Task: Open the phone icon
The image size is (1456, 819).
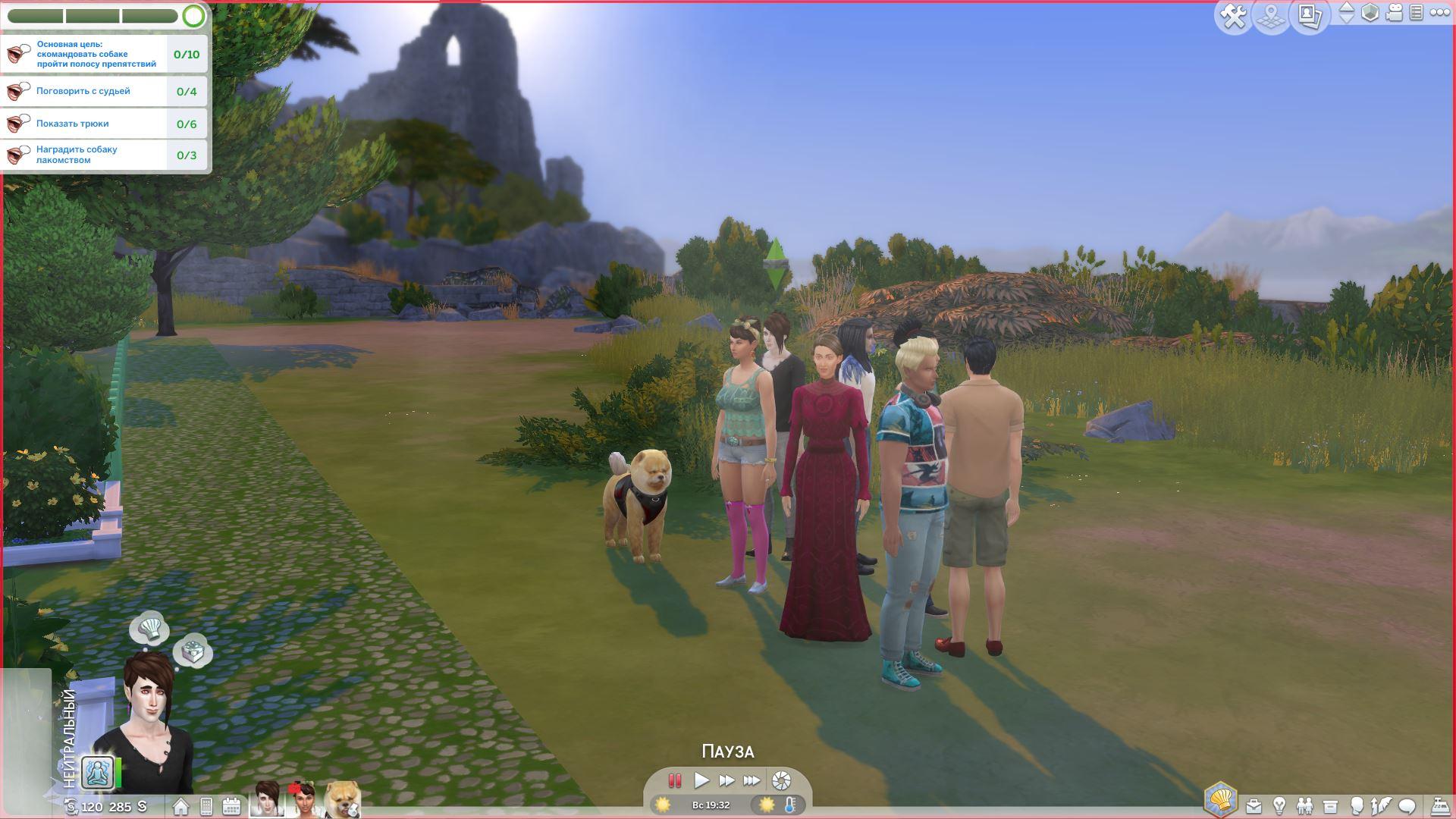Action: click(x=206, y=806)
